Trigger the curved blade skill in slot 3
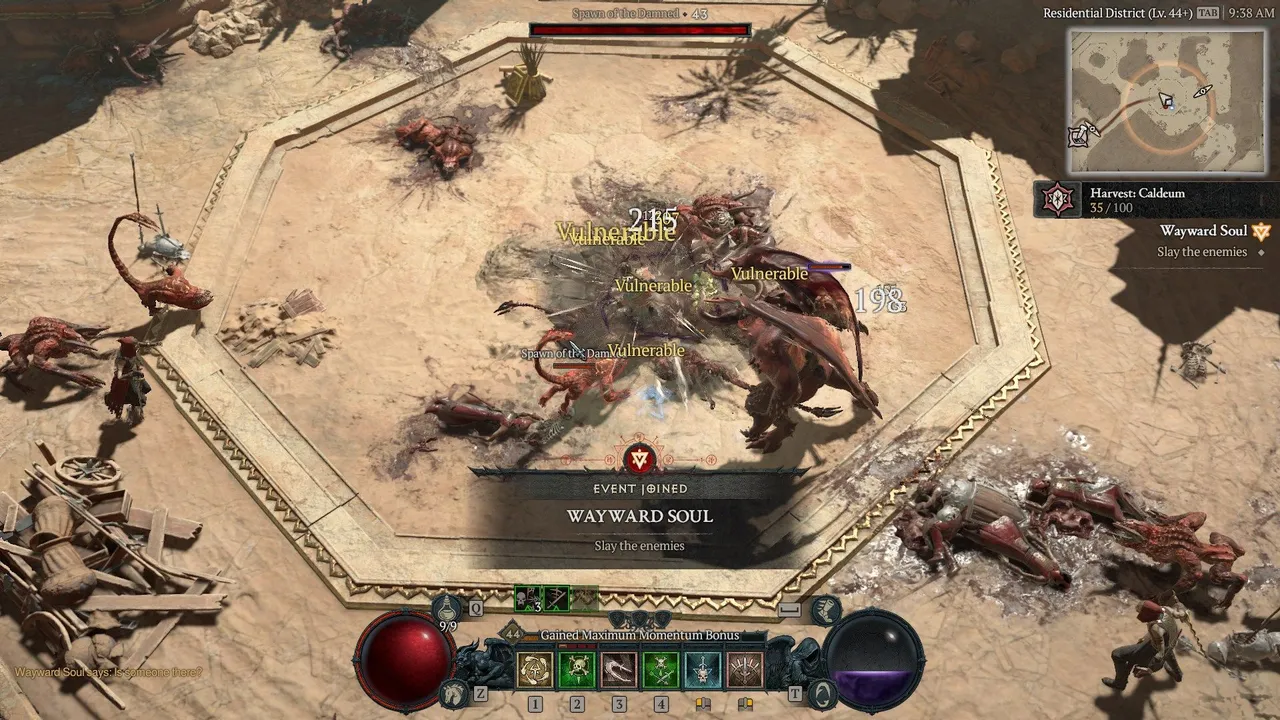The width and height of the screenshot is (1280, 720). click(619, 670)
